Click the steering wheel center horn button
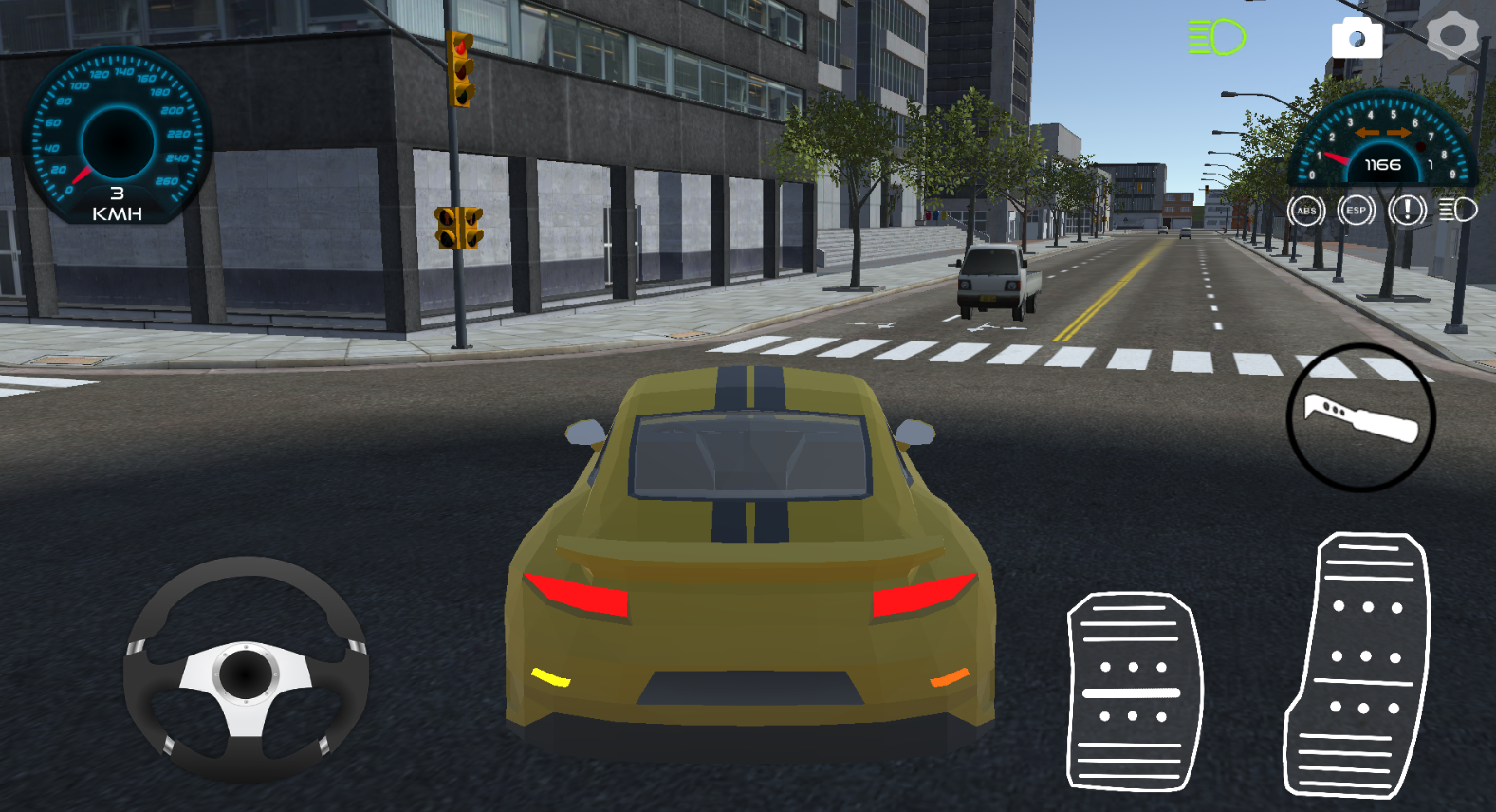 coord(249,676)
